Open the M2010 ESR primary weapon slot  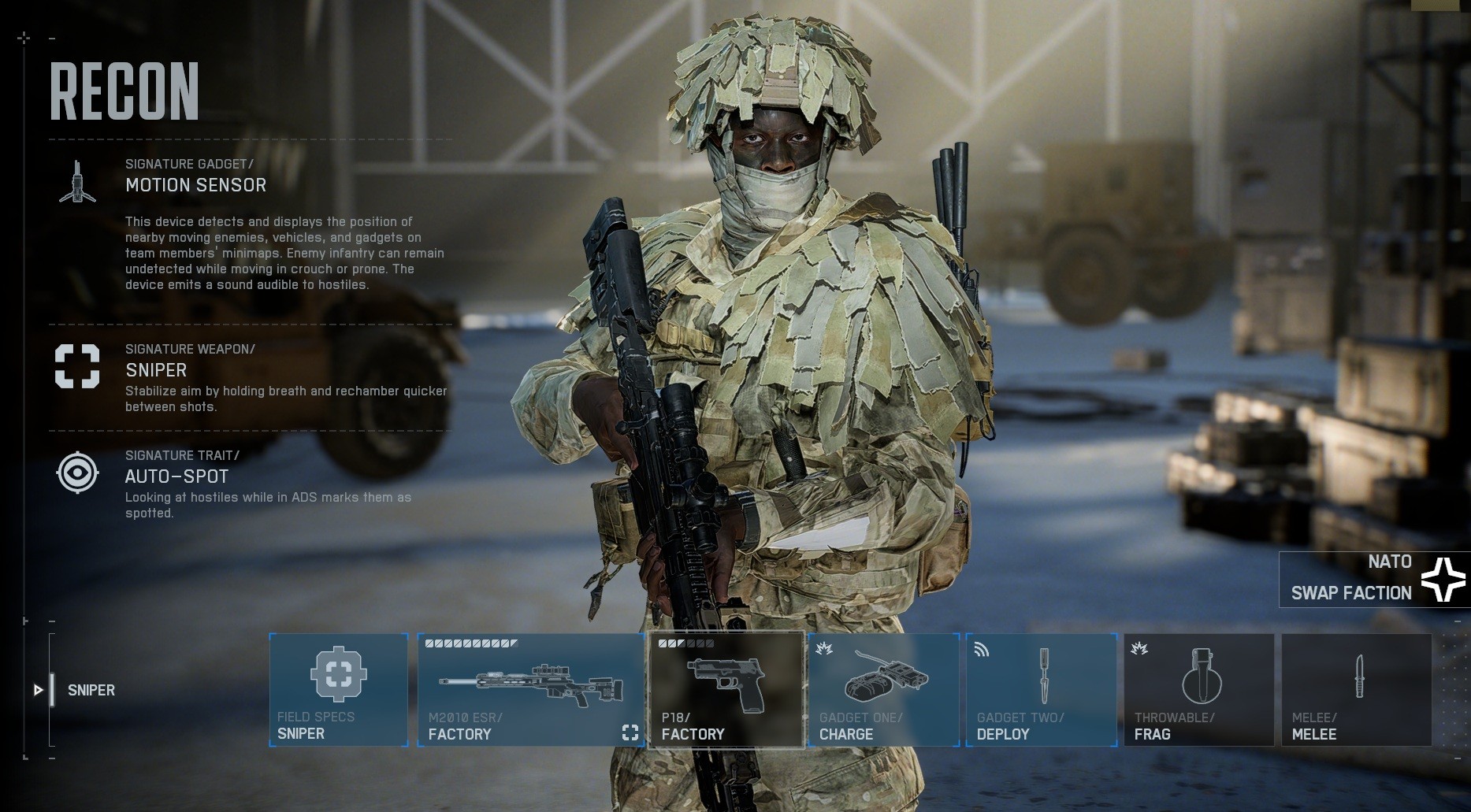530,689
